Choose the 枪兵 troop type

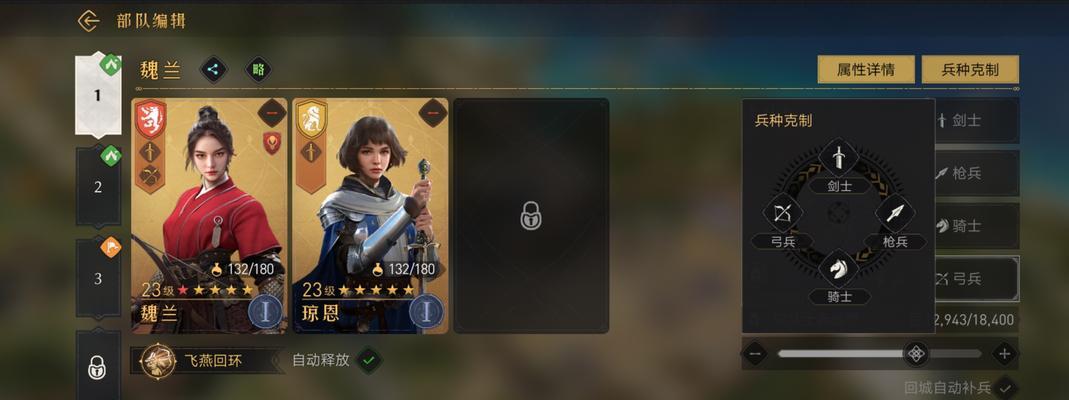pos(976,174)
